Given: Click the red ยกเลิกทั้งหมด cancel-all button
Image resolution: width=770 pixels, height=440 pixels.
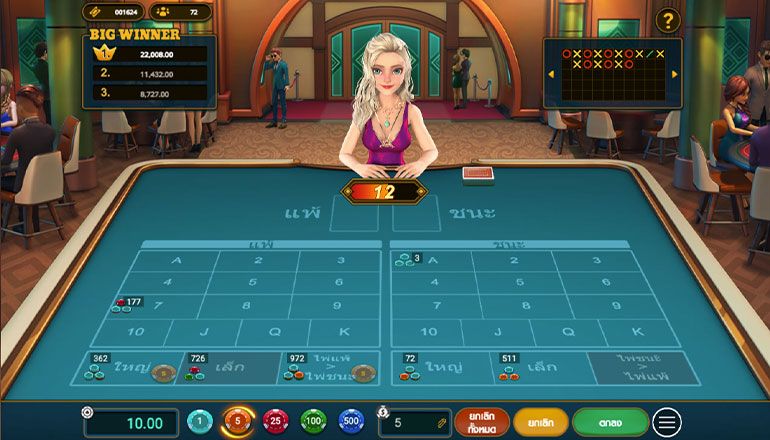Looking at the screenshot, I should pos(482,422).
